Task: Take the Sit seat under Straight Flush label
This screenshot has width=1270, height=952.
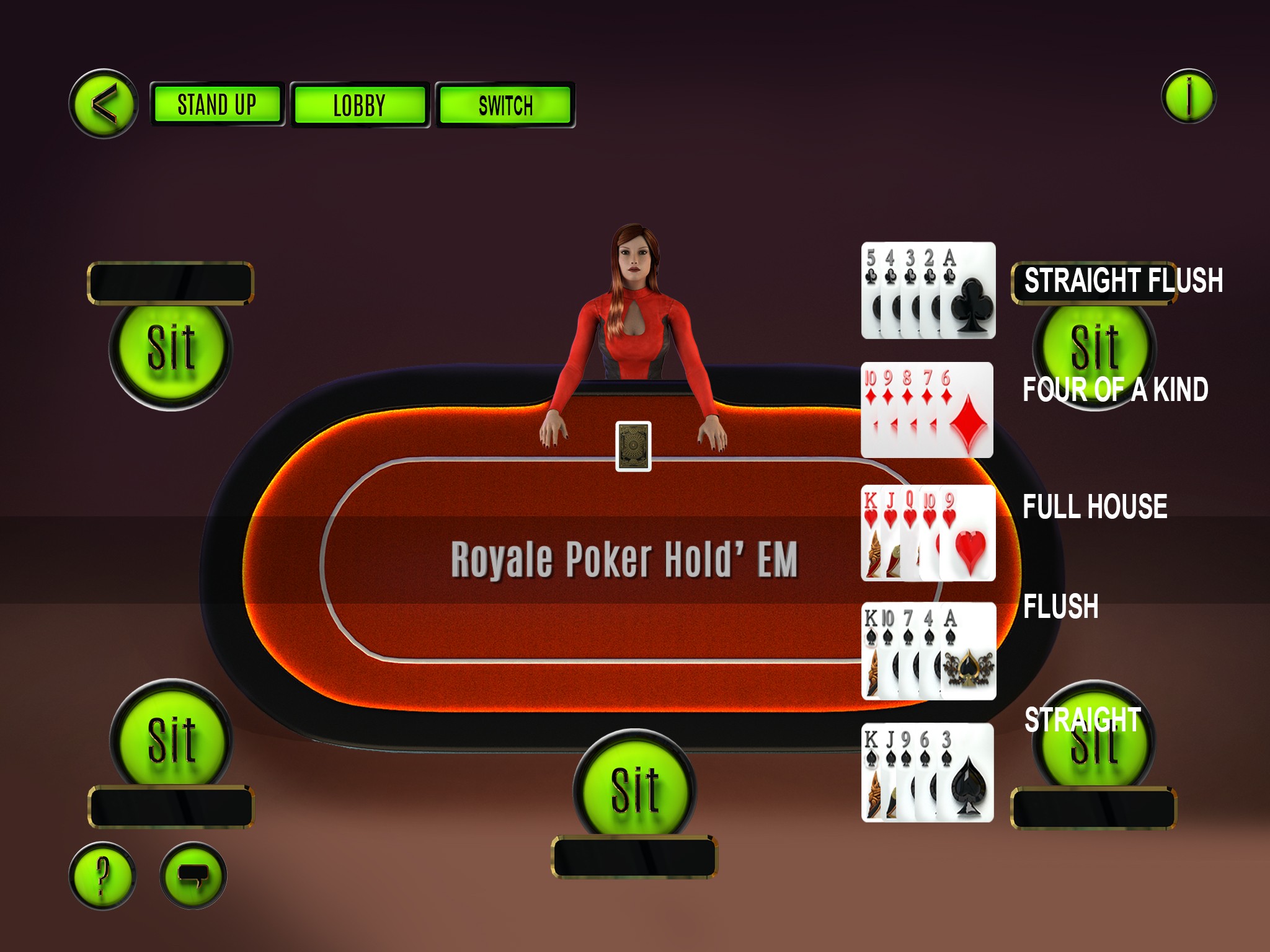Action: click(1095, 346)
